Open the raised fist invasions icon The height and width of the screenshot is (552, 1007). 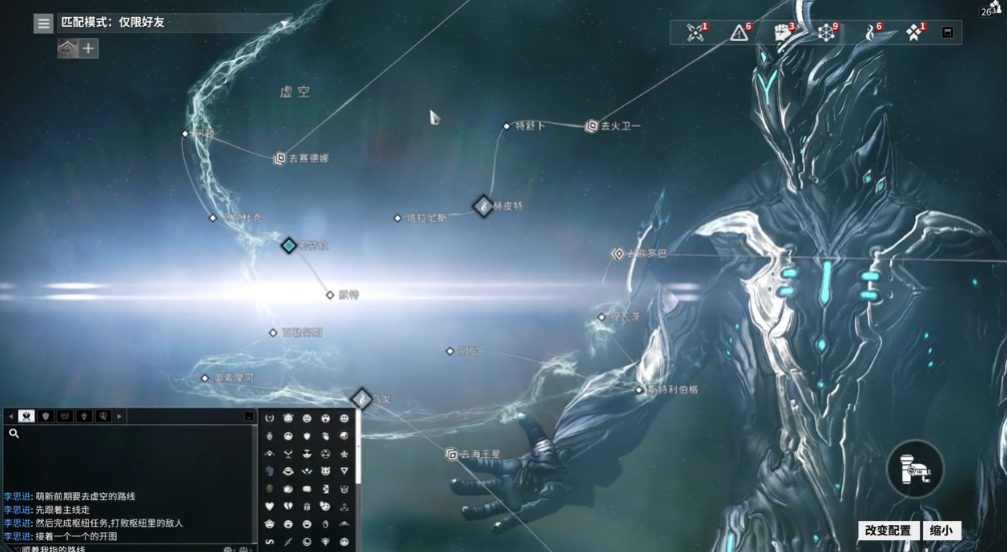tap(784, 33)
